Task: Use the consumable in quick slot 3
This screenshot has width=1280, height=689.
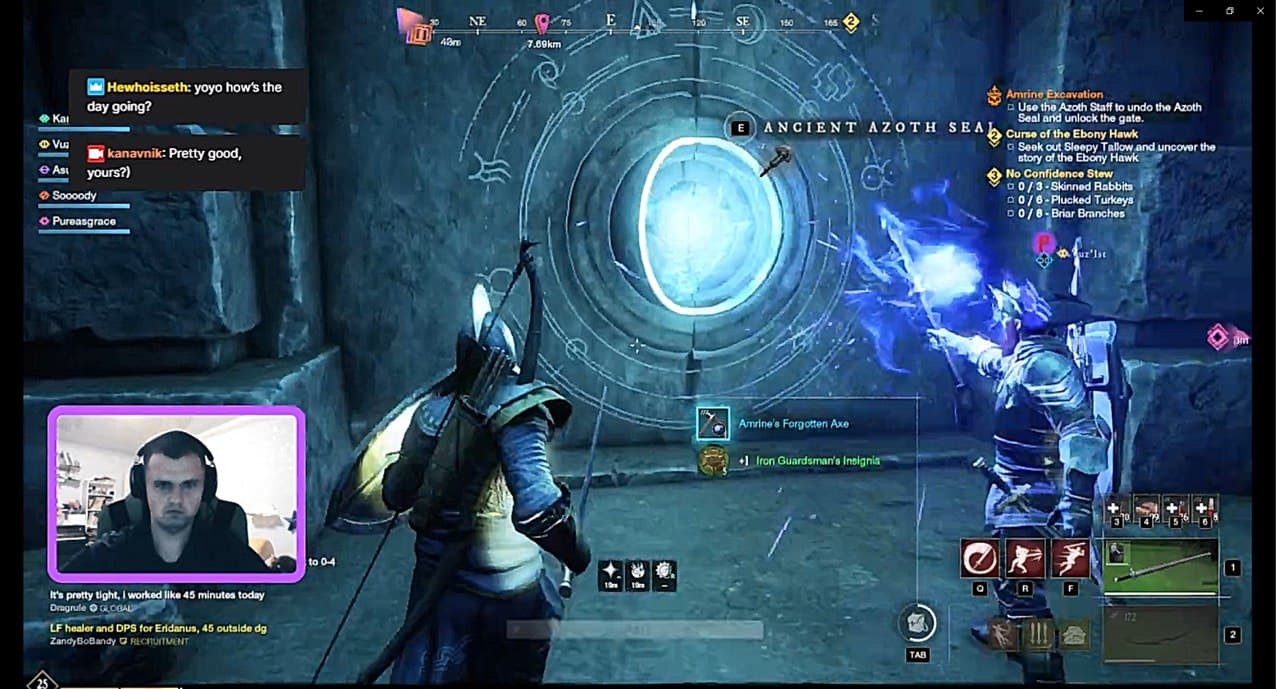Action: point(1118,507)
